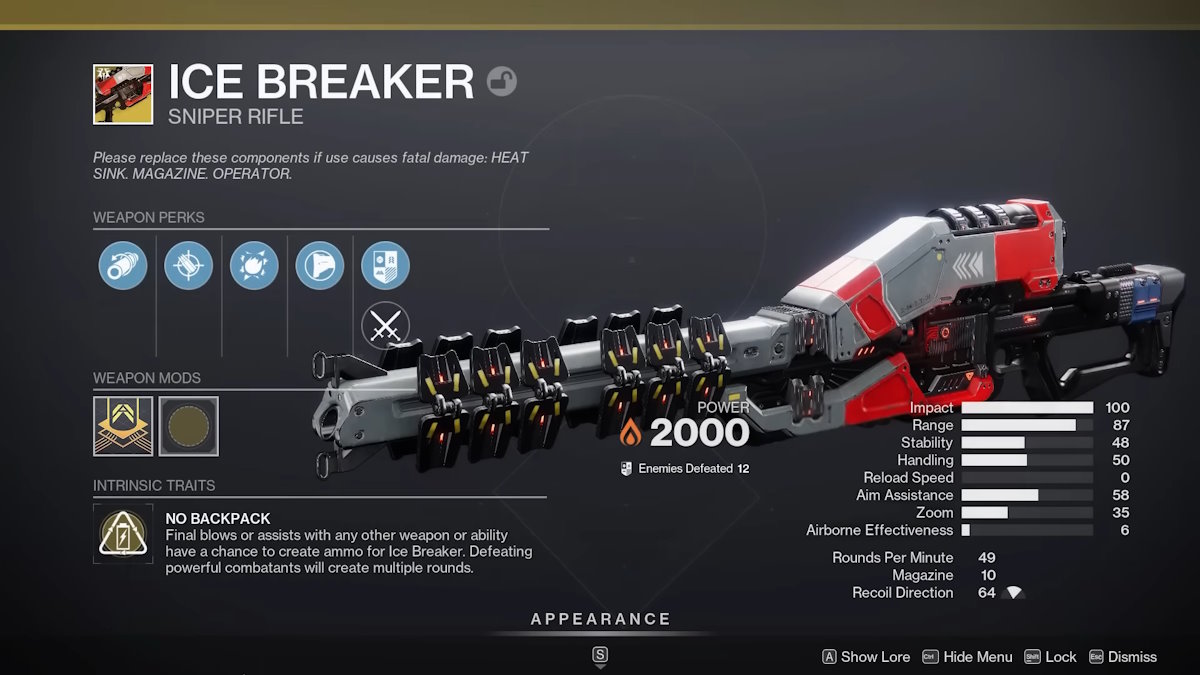
Task: Open the crossed-swords kill tracker
Action: (x=385, y=326)
